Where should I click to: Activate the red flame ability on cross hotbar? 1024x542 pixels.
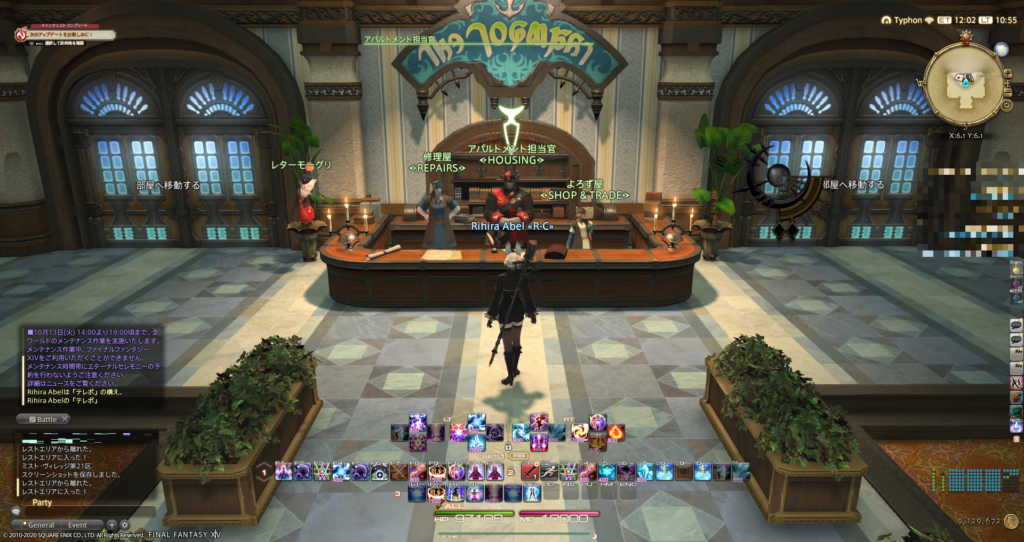tap(614, 432)
